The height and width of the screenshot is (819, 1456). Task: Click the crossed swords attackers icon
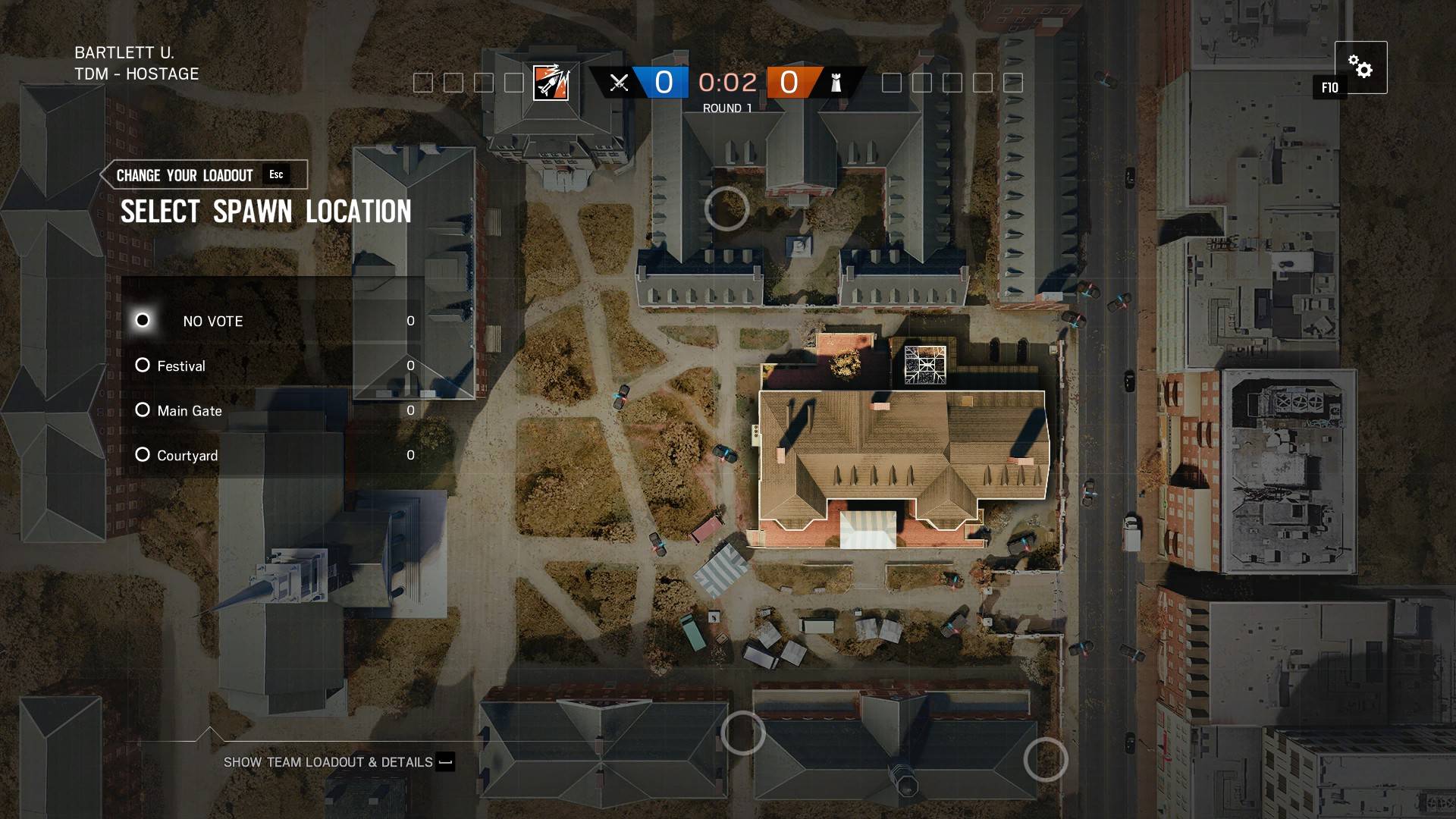coord(620,83)
